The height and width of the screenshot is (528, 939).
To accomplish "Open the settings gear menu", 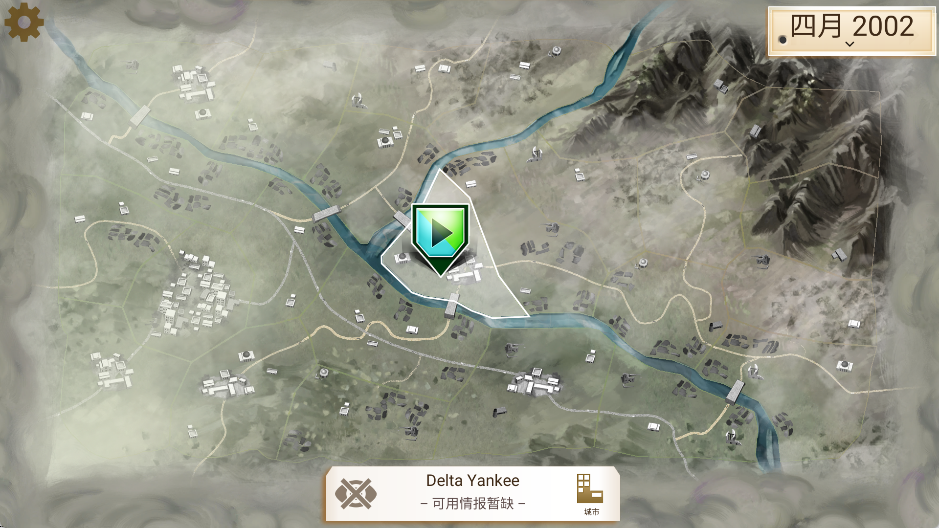I will (24, 23).
